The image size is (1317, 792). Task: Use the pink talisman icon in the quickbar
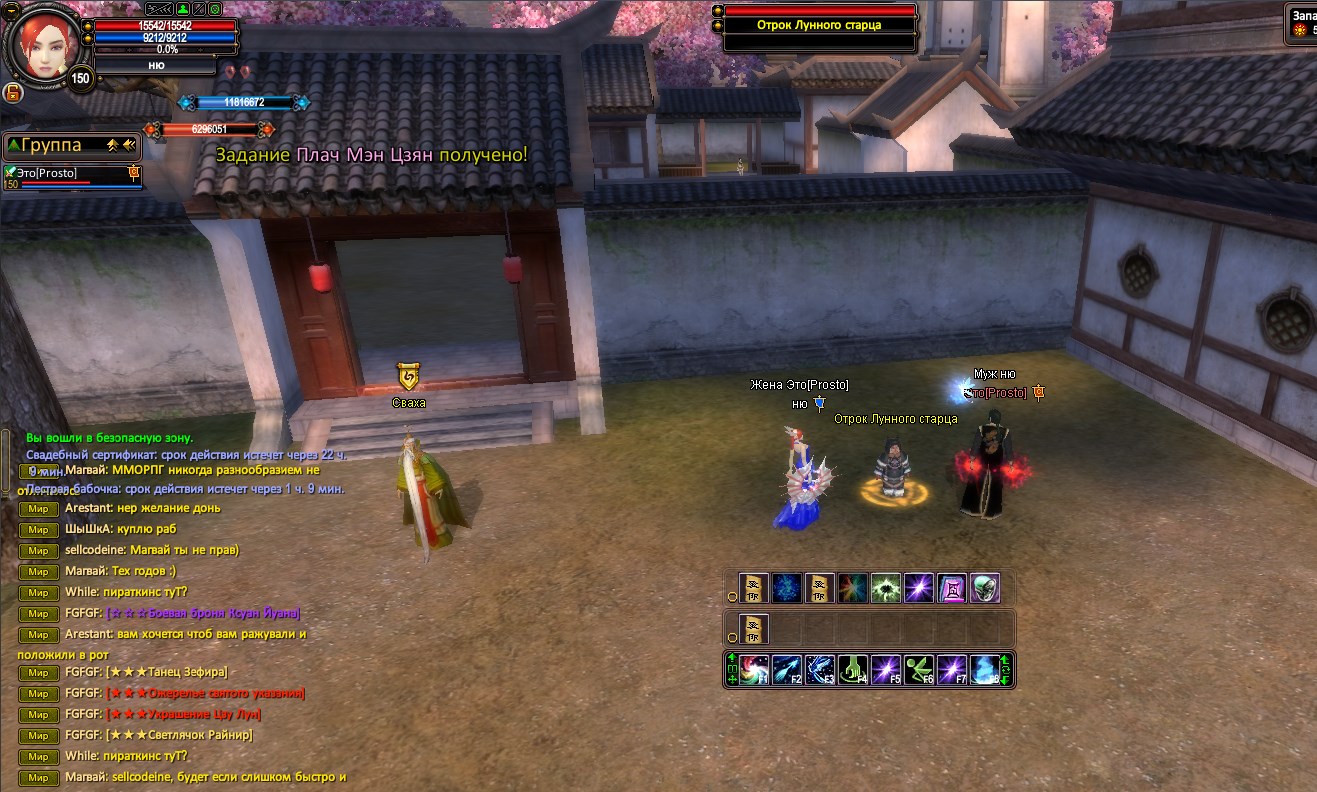click(950, 588)
